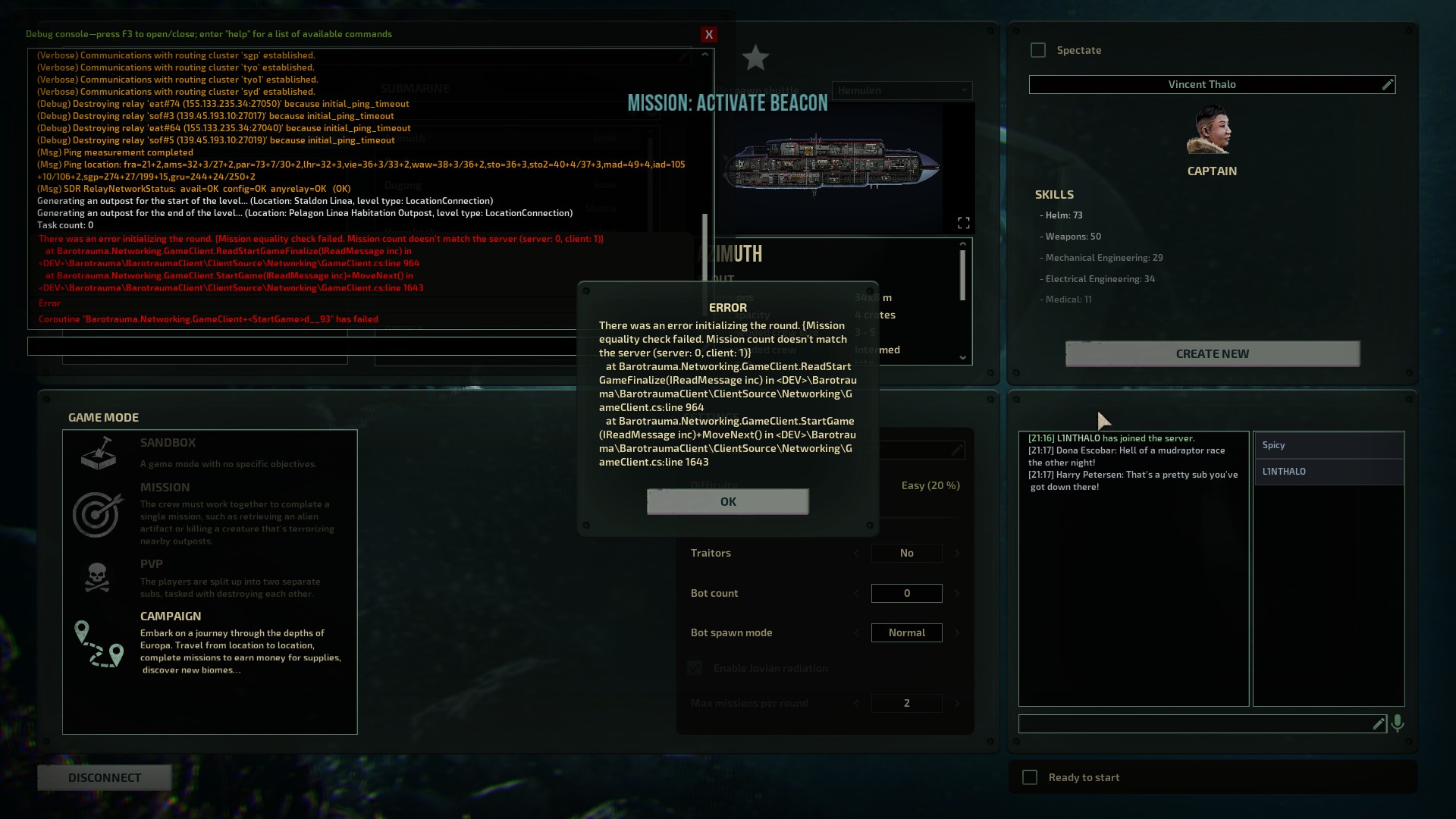Select the Sandbox game mode icon
This screenshot has width=1456, height=819.
click(x=99, y=454)
